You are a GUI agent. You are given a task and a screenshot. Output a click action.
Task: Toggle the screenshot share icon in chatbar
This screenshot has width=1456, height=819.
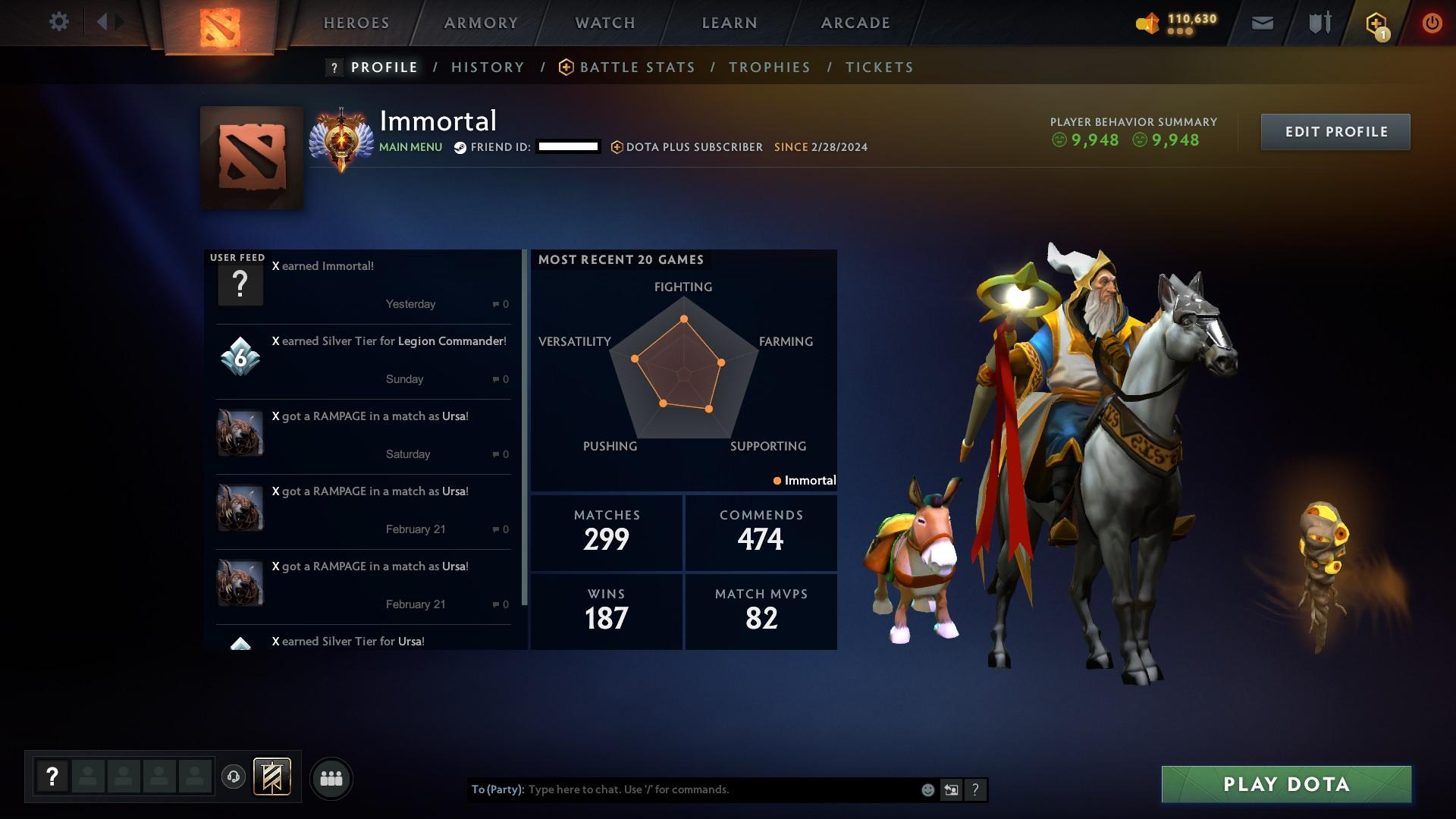951,789
